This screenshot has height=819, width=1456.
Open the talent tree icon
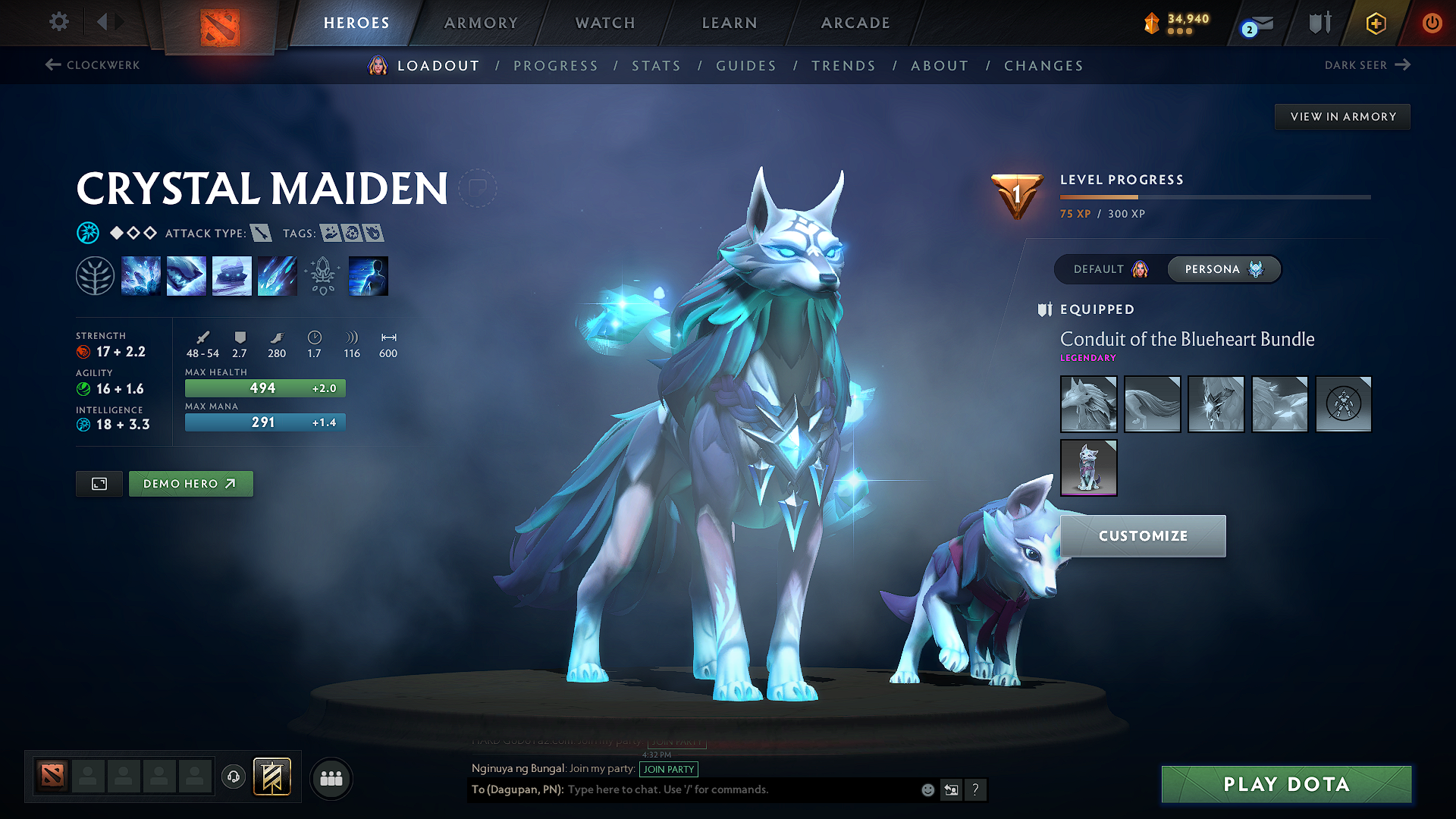[96, 275]
